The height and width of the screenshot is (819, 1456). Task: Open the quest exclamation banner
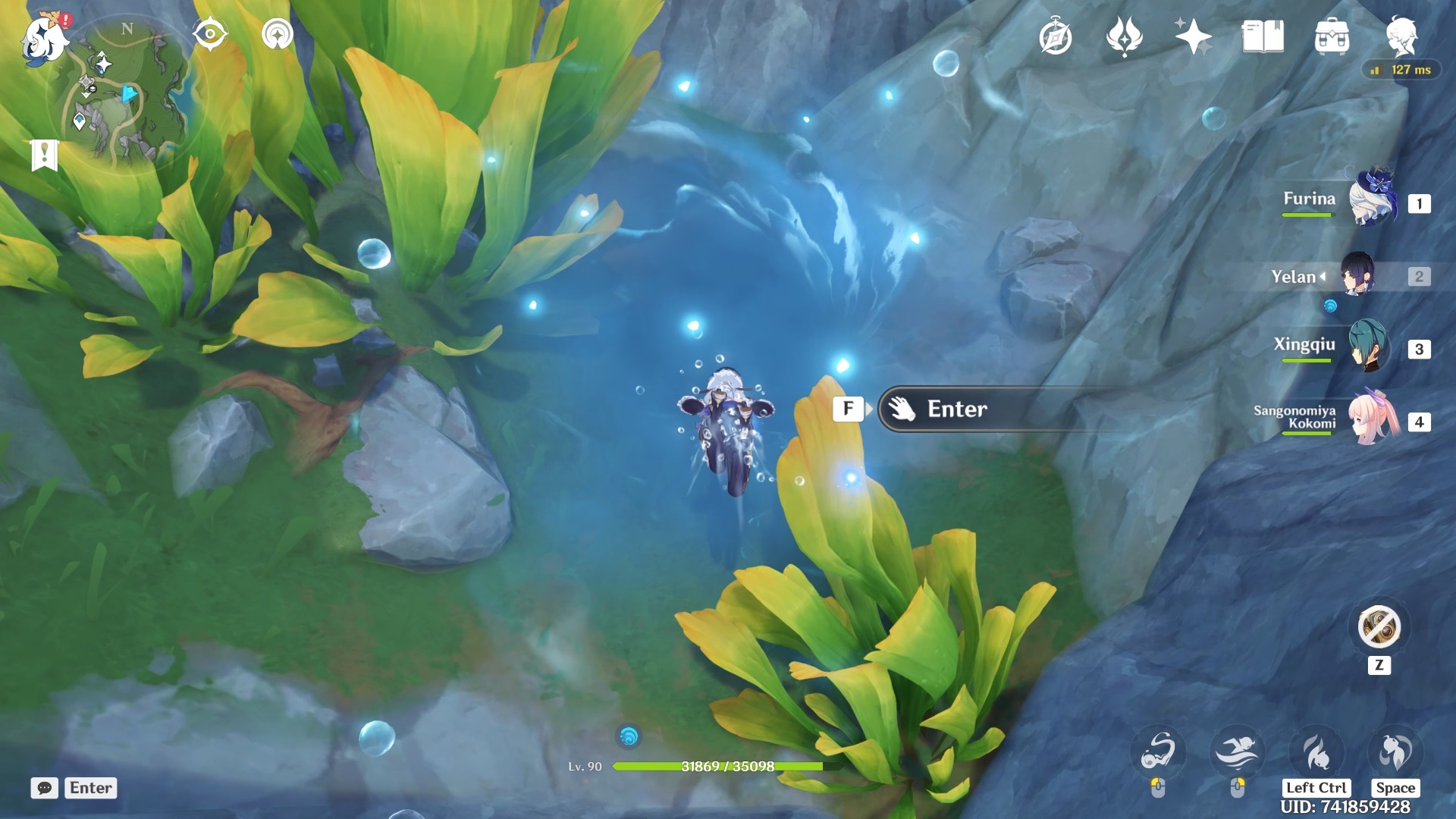pyautogui.click(x=45, y=155)
